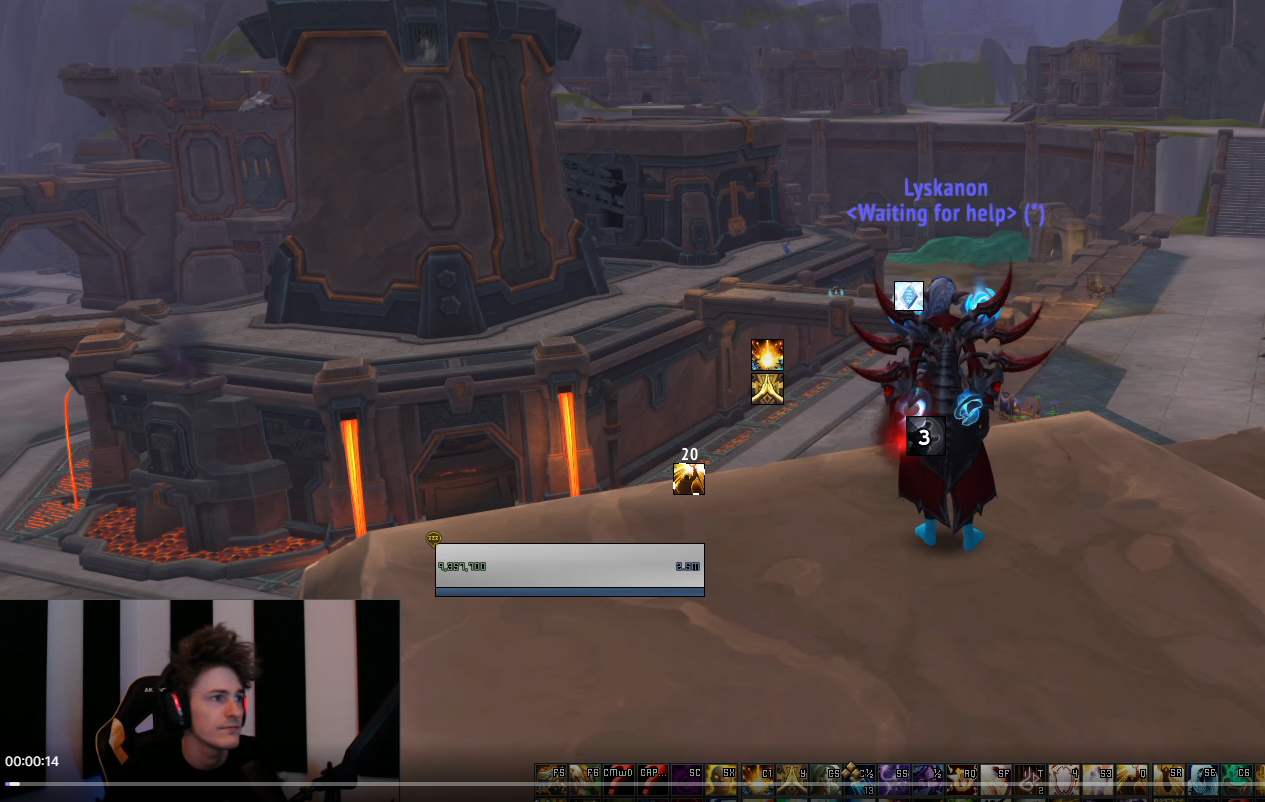The image size is (1265, 802).
Task: Trigger the golden ability labeled SX
Action: pyautogui.click(x=721, y=779)
